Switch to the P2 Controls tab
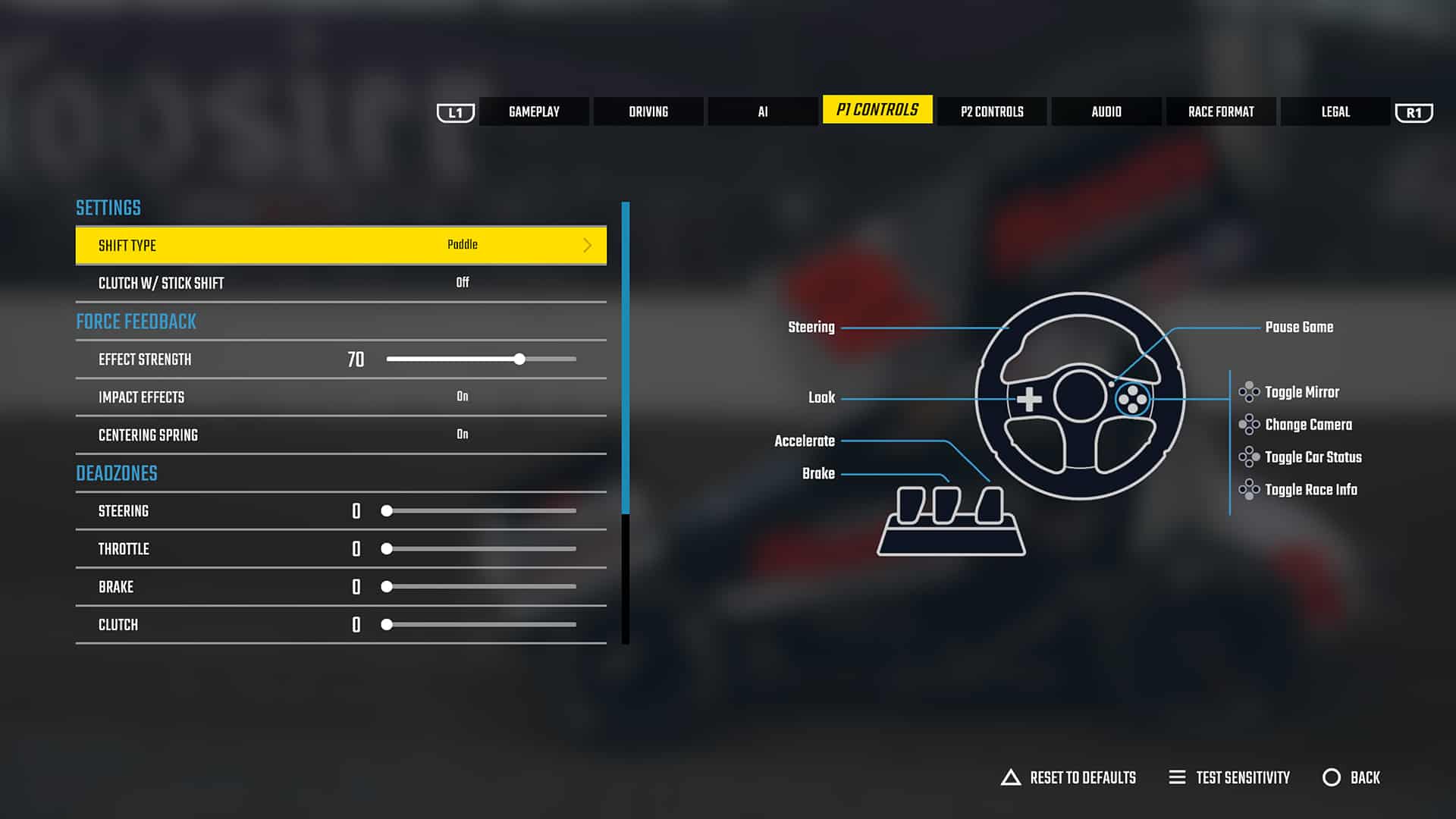 [x=991, y=111]
